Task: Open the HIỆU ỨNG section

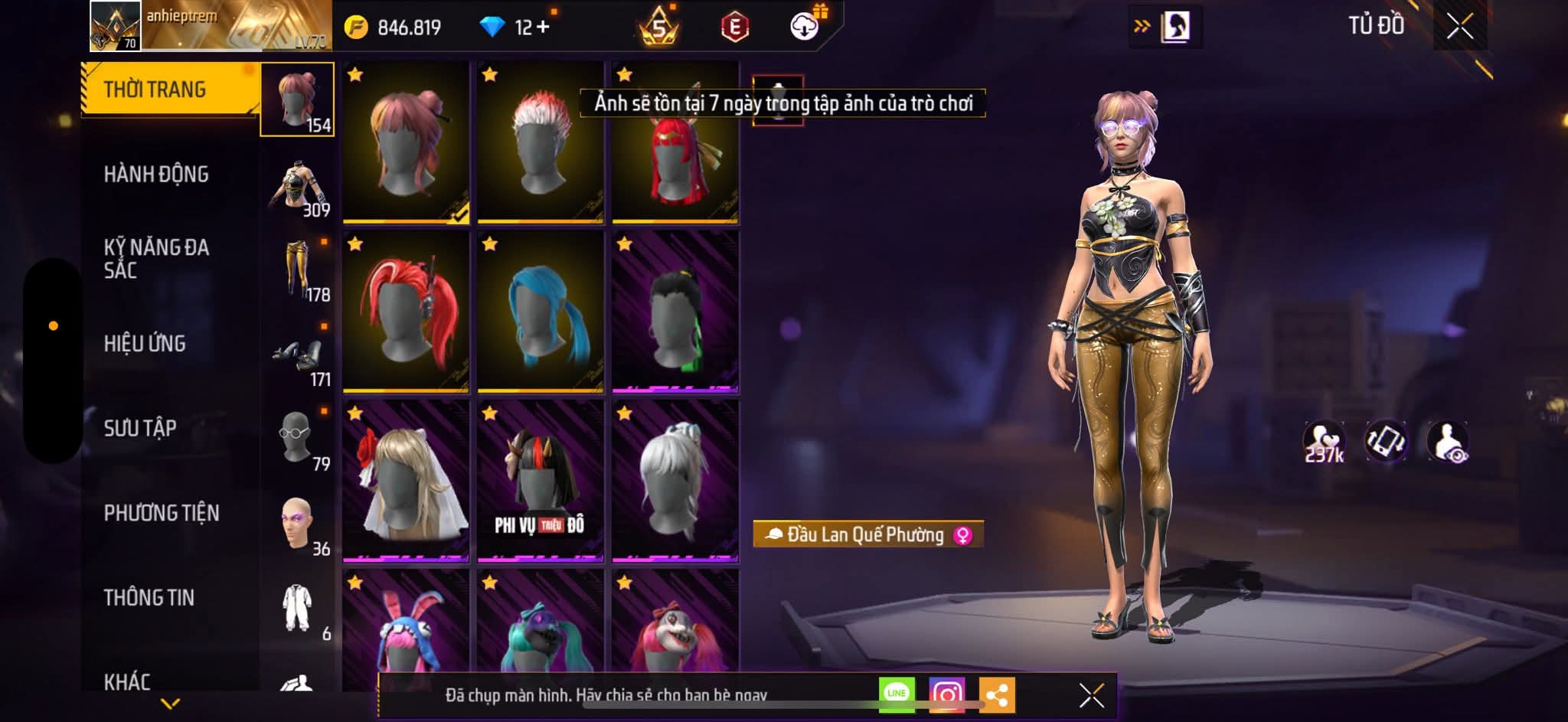Action: tap(145, 344)
